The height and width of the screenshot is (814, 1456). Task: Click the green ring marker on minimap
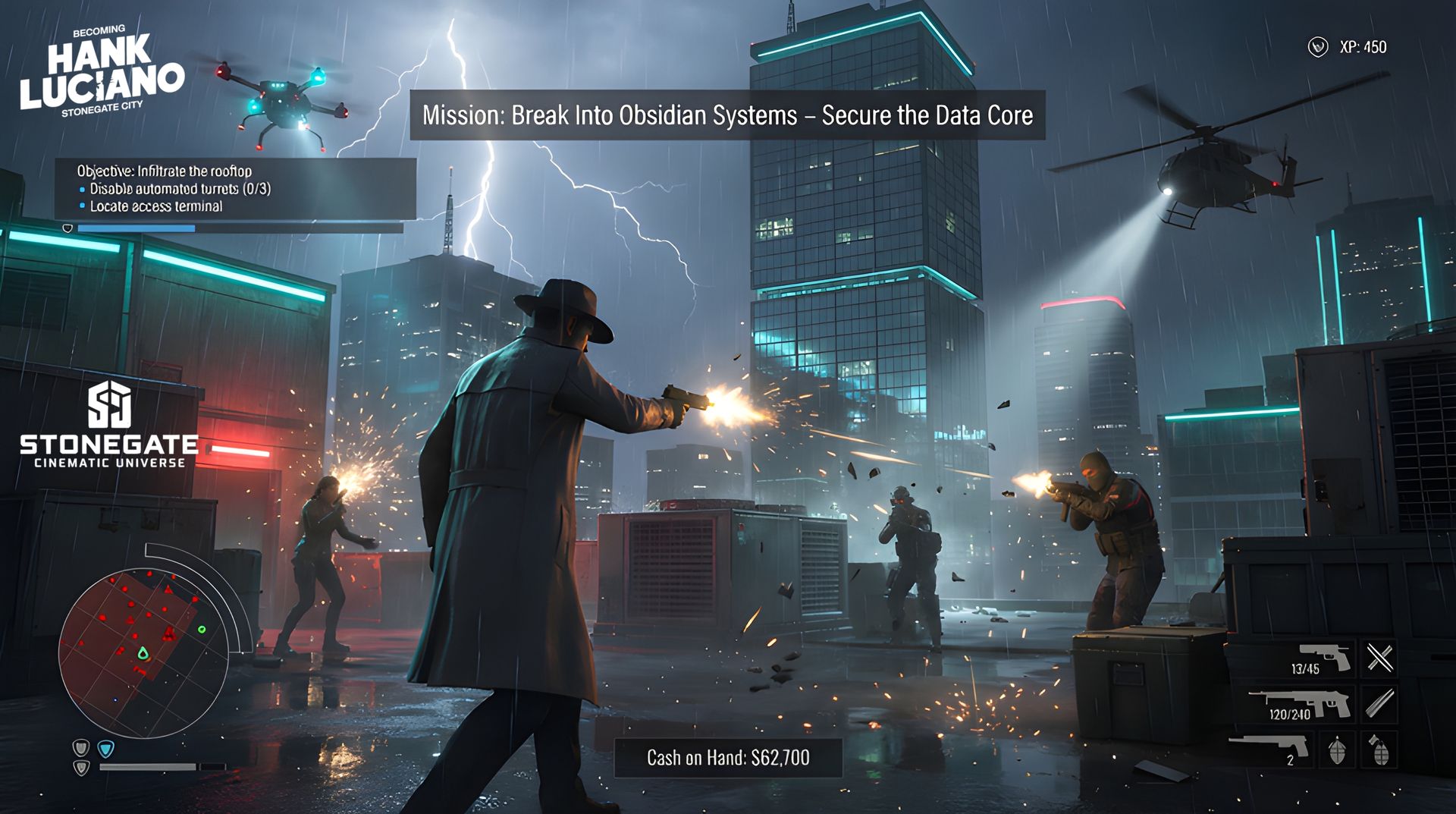(202, 629)
